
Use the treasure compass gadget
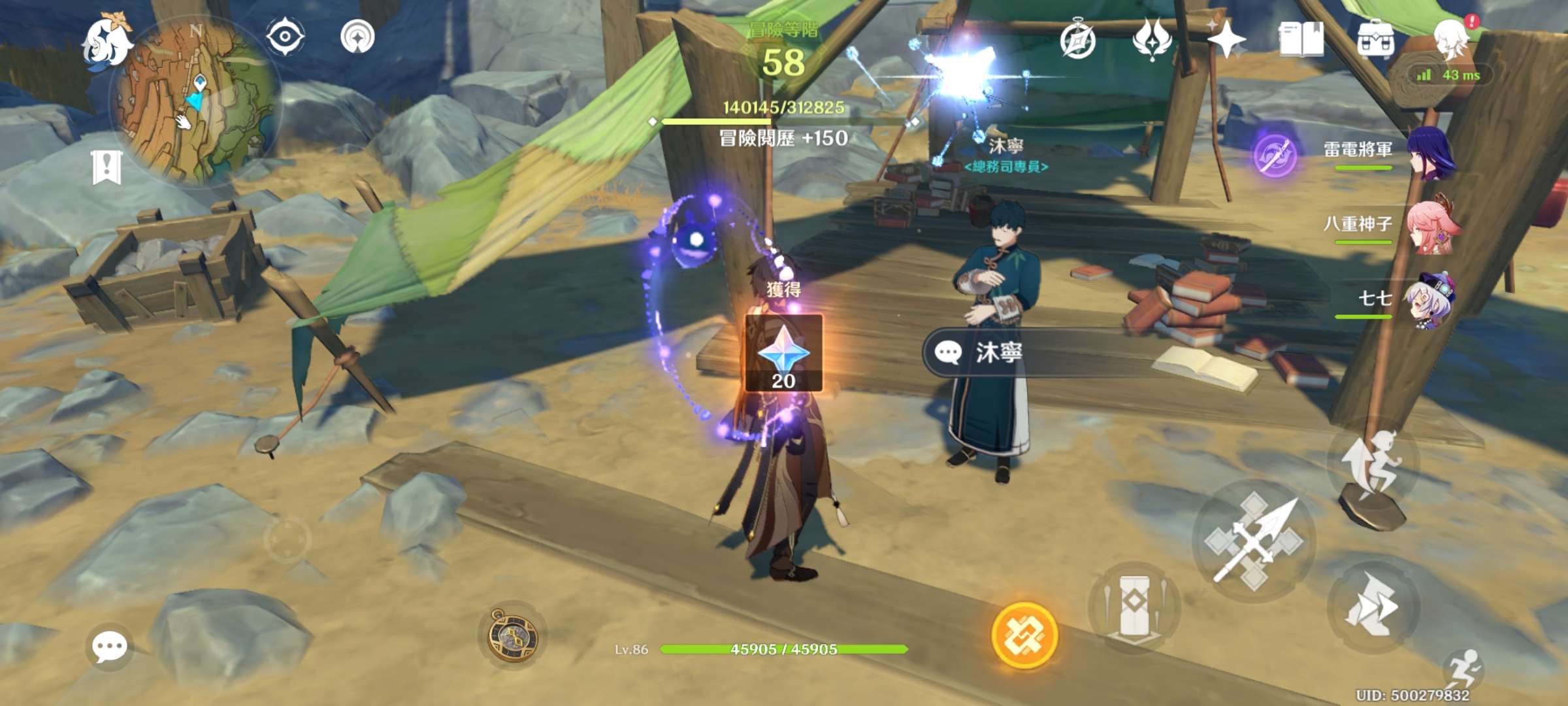coord(513,635)
